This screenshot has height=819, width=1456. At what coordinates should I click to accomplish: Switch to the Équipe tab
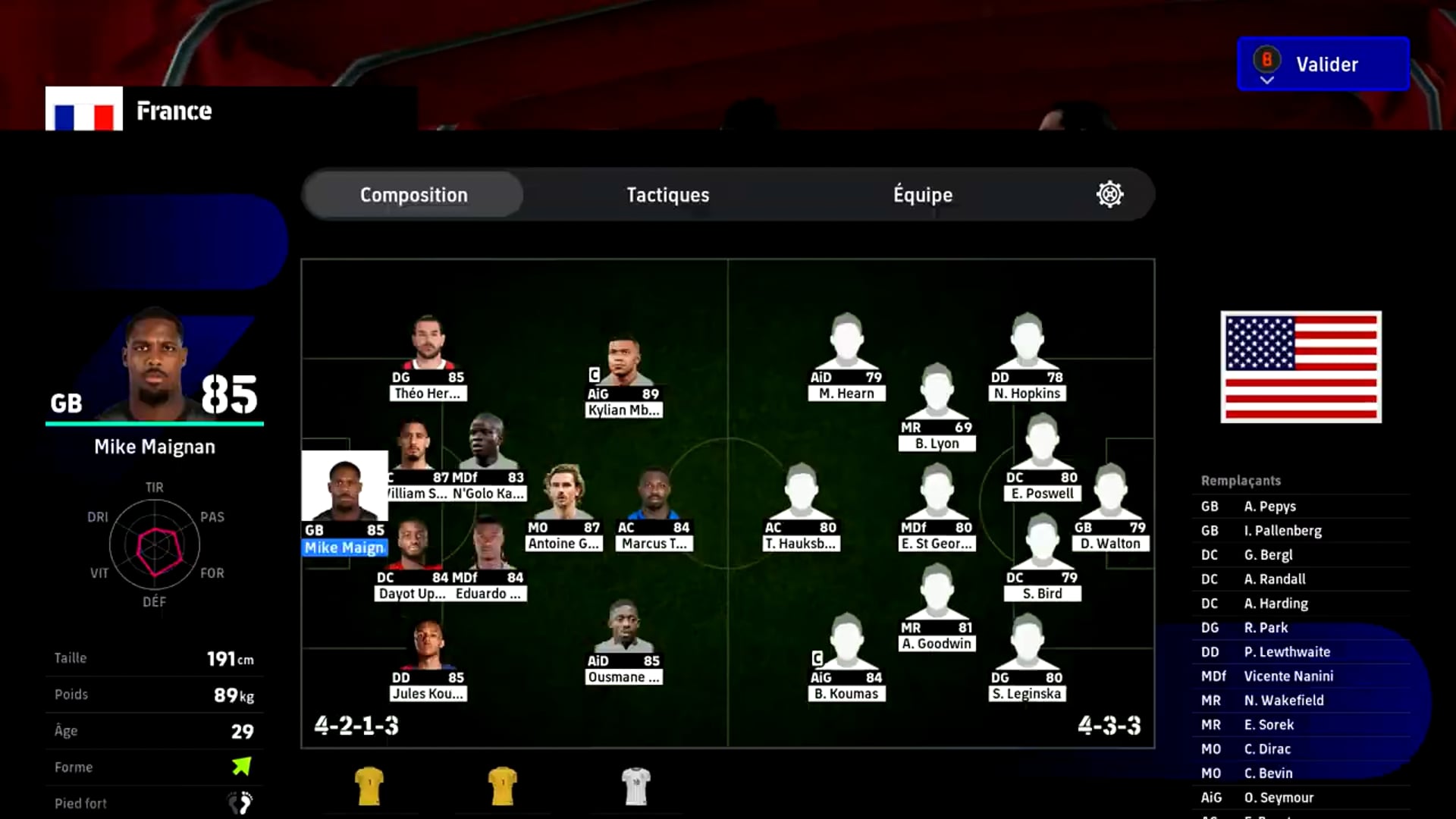(921, 194)
